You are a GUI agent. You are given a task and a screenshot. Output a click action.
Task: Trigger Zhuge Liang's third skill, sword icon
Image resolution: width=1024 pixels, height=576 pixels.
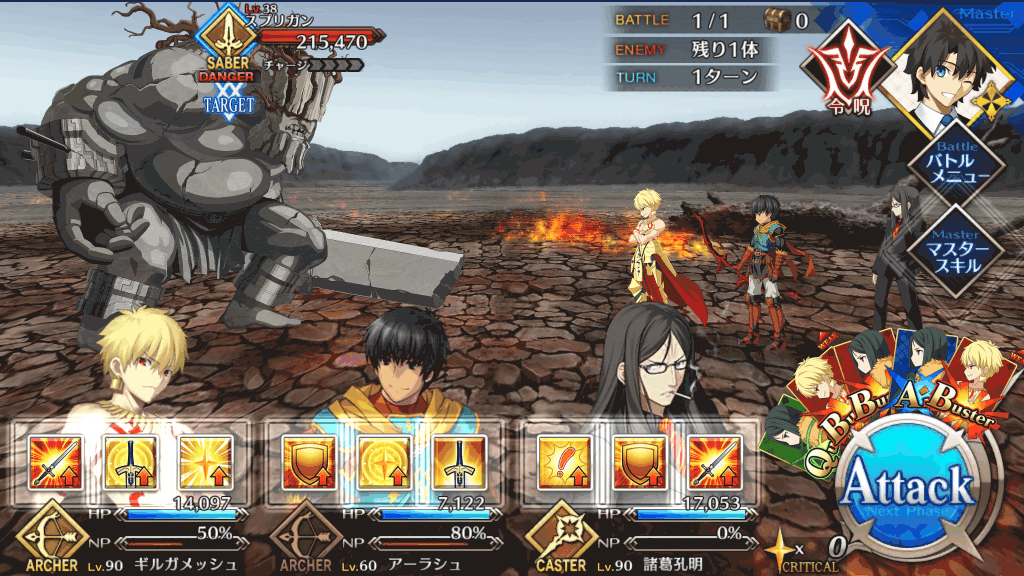pos(714,461)
